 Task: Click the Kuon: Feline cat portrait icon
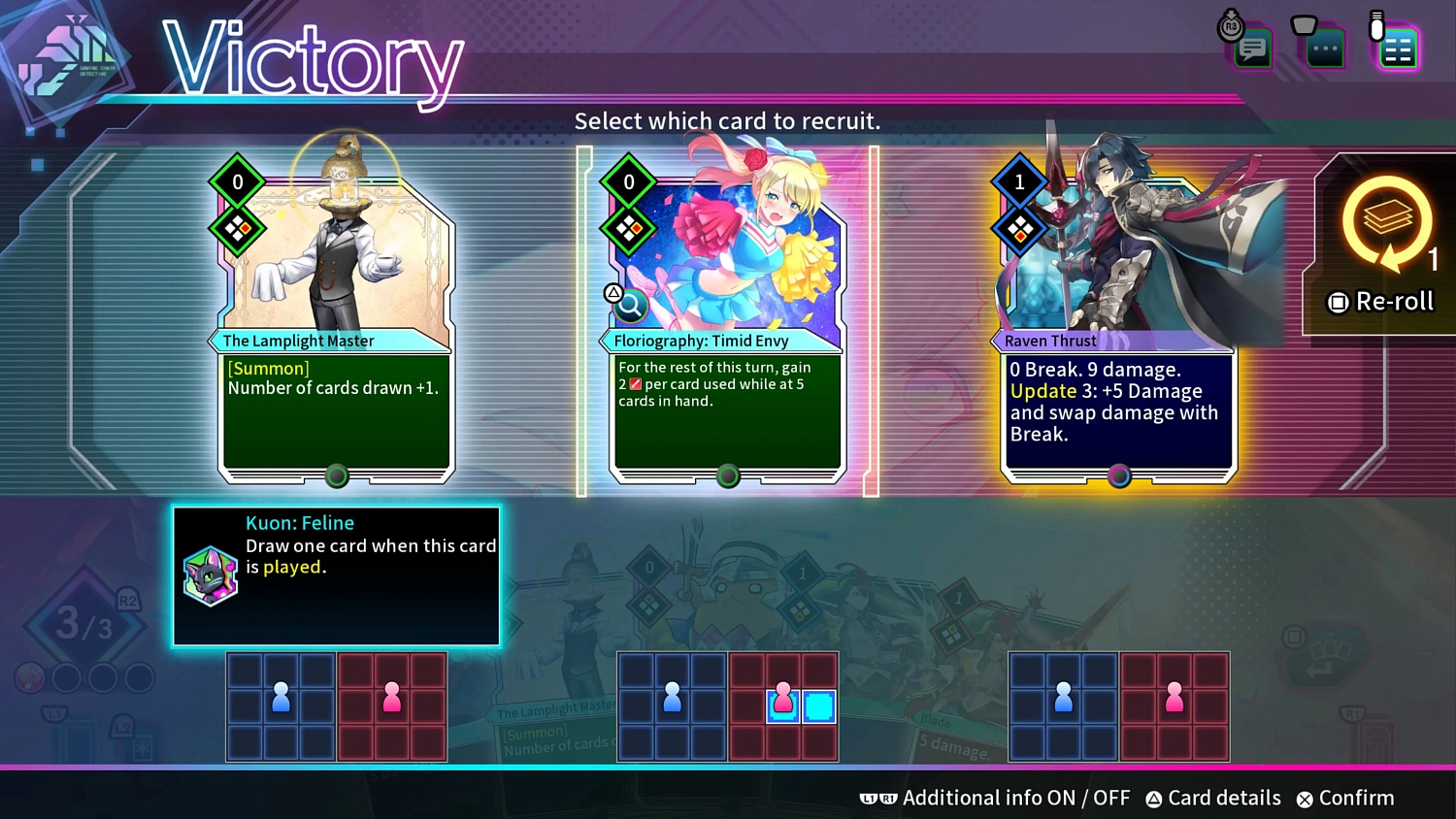(210, 576)
